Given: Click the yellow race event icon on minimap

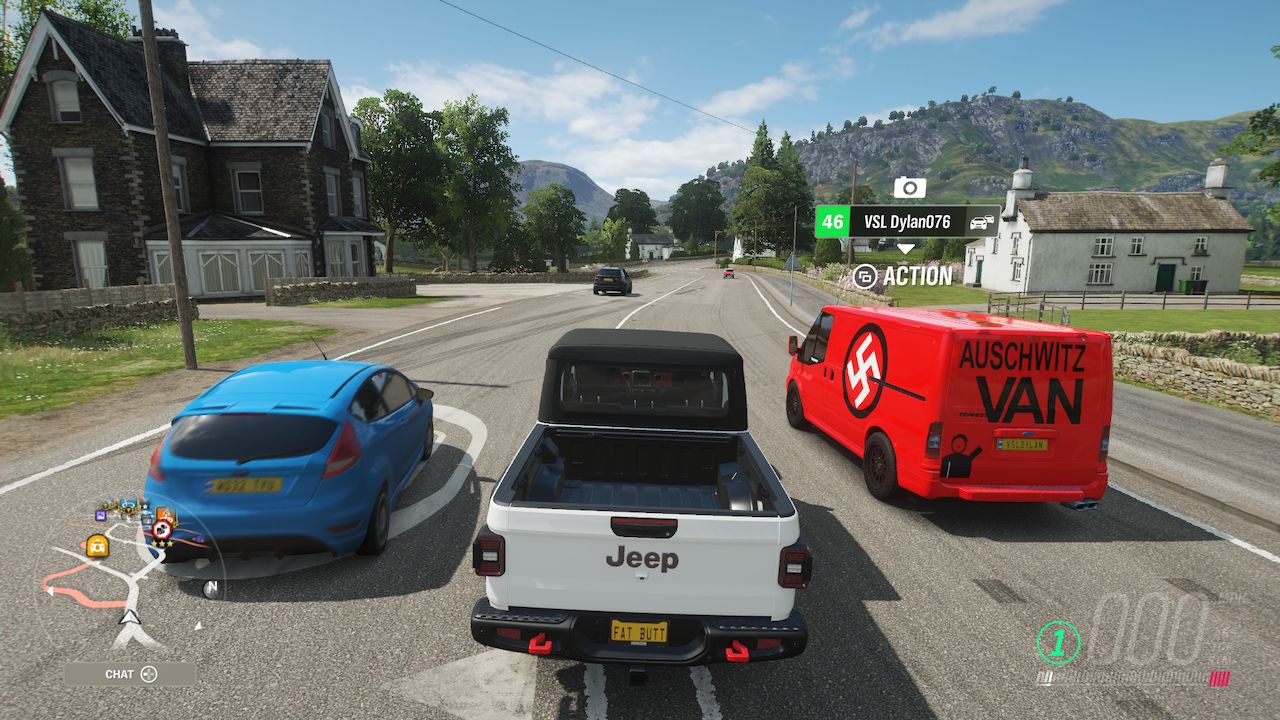Looking at the screenshot, I should [x=97, y=545].
